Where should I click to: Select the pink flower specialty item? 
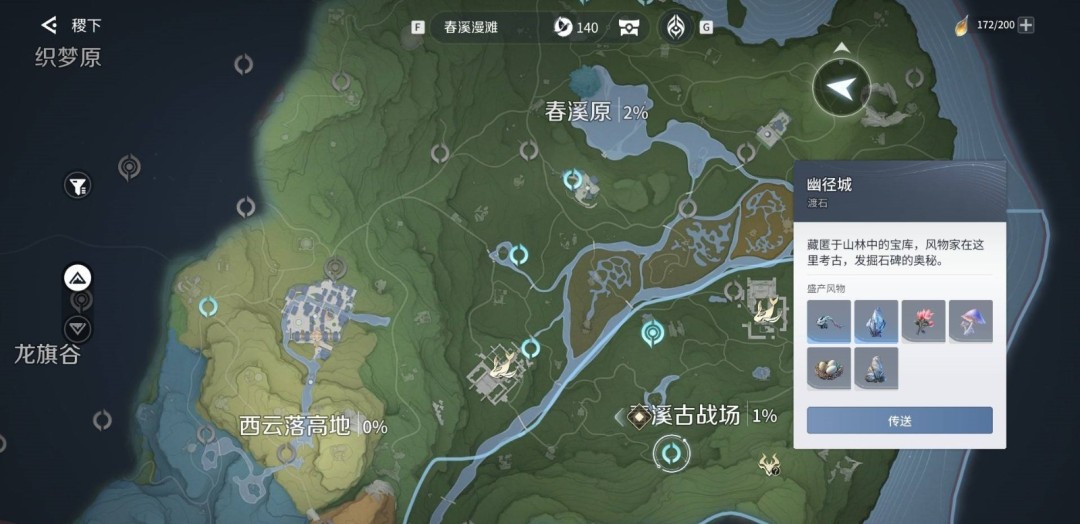click(x=923, y=321)
